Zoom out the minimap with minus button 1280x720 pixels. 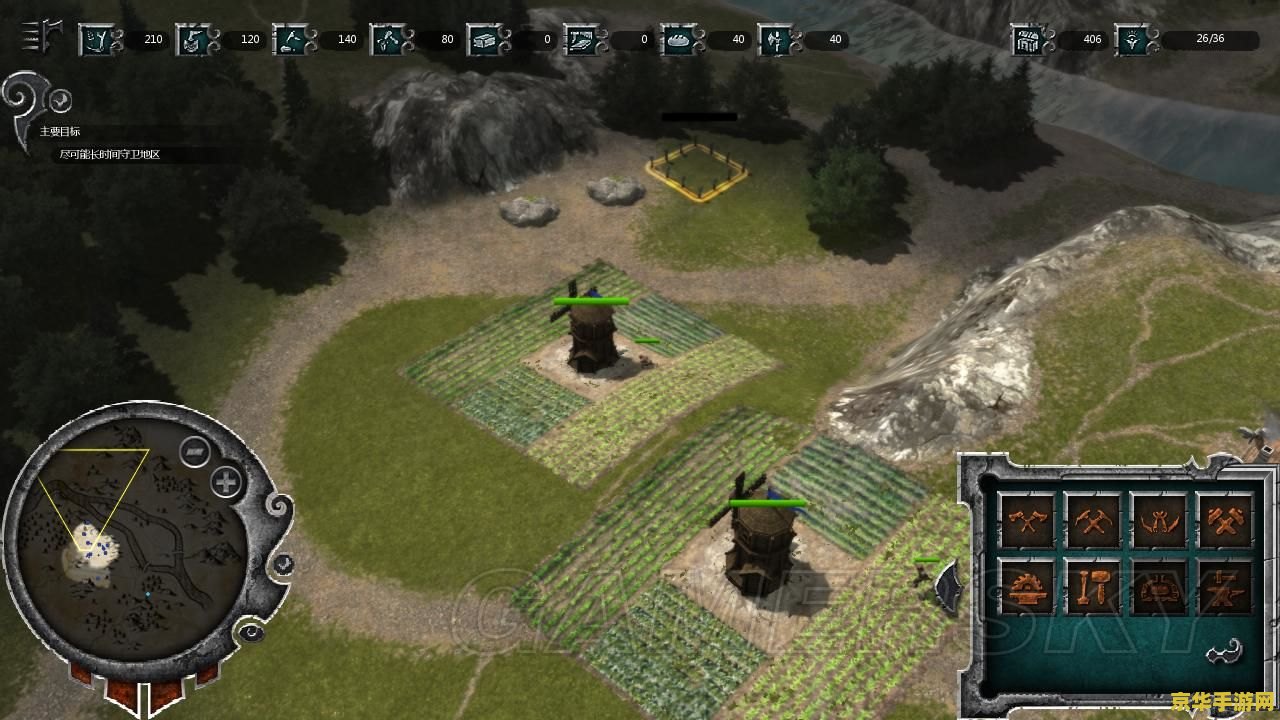[x=194, y=452]
